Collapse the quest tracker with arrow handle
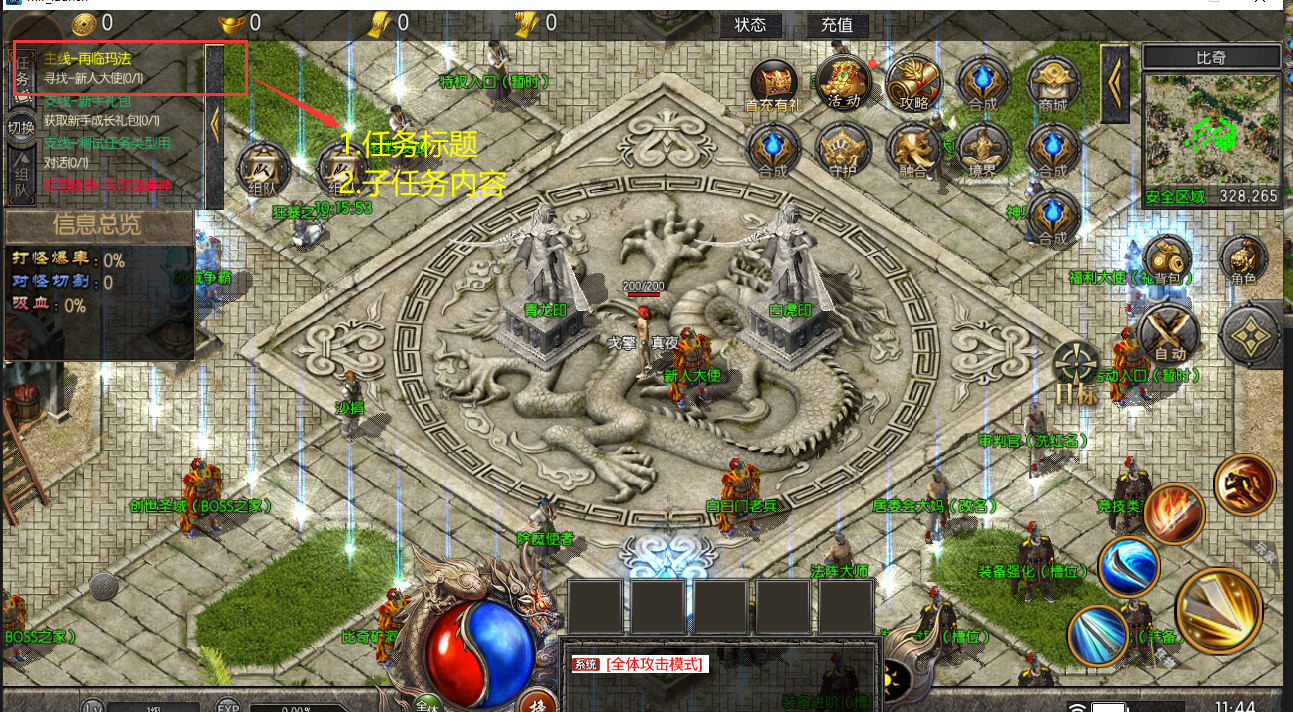This screenshot has width=1293, height=712. coord(214,123)
